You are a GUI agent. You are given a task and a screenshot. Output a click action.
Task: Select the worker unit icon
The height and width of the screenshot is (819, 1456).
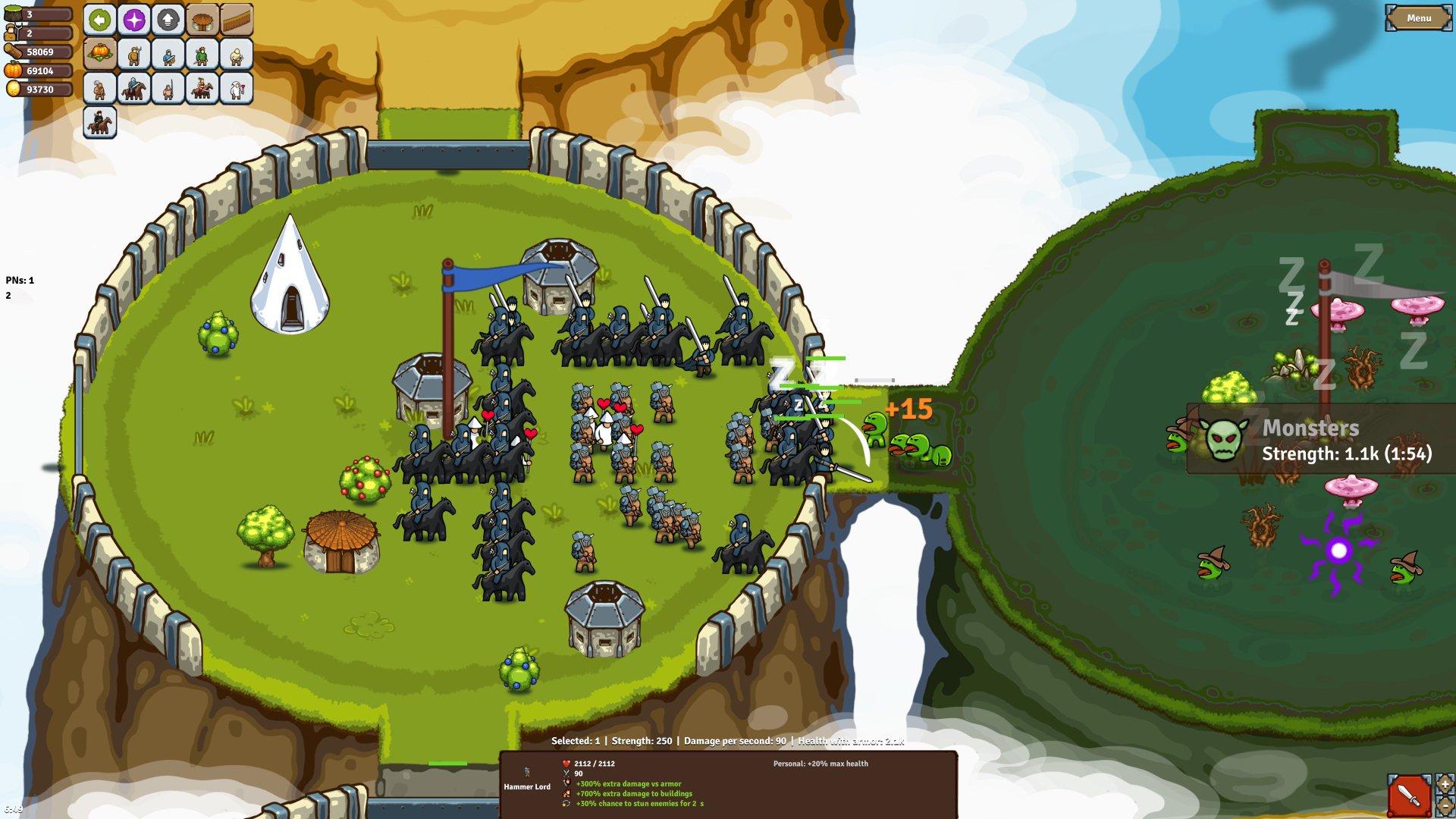pyautogui.click(x=135, y=55)
